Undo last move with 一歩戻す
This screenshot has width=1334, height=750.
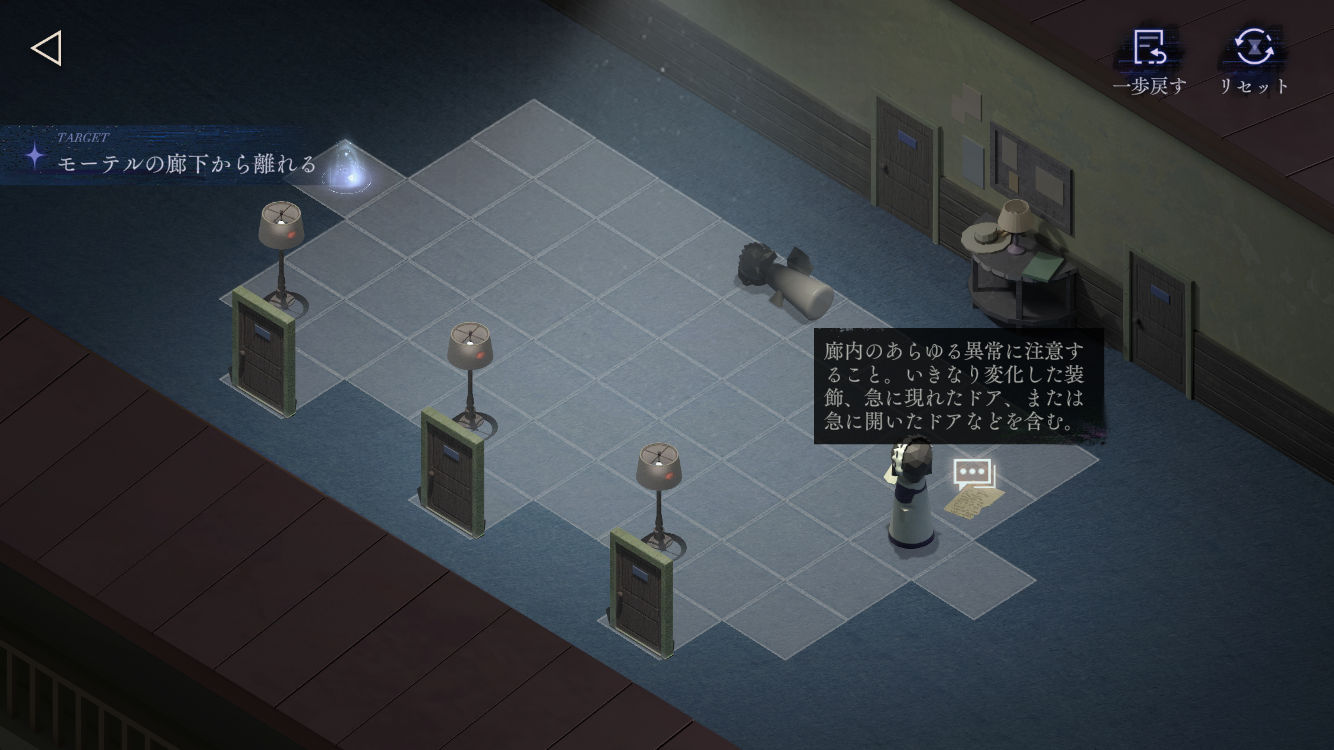[1149, 60]
